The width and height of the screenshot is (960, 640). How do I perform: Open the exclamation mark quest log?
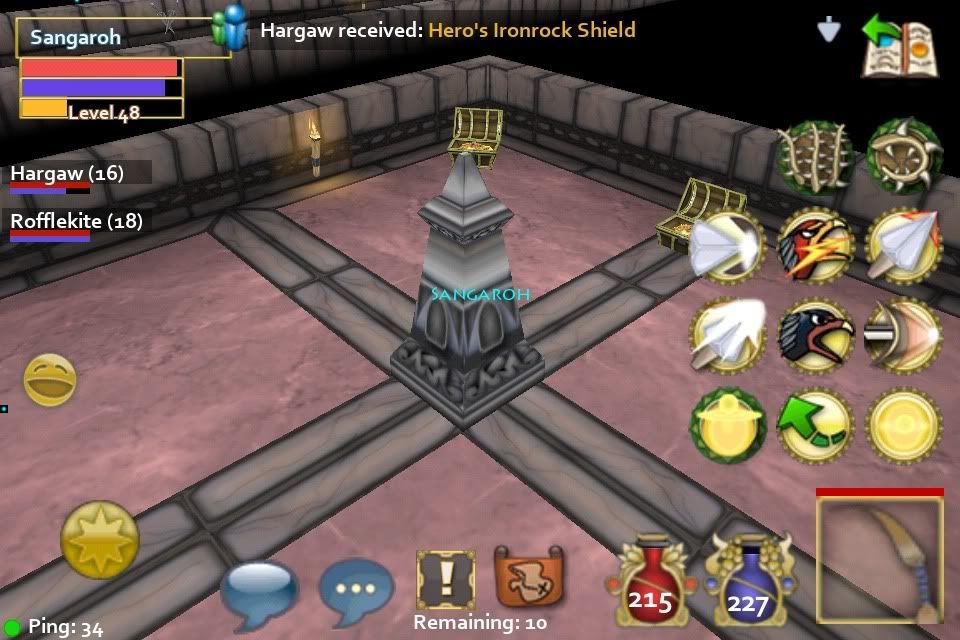click(445, 580)
